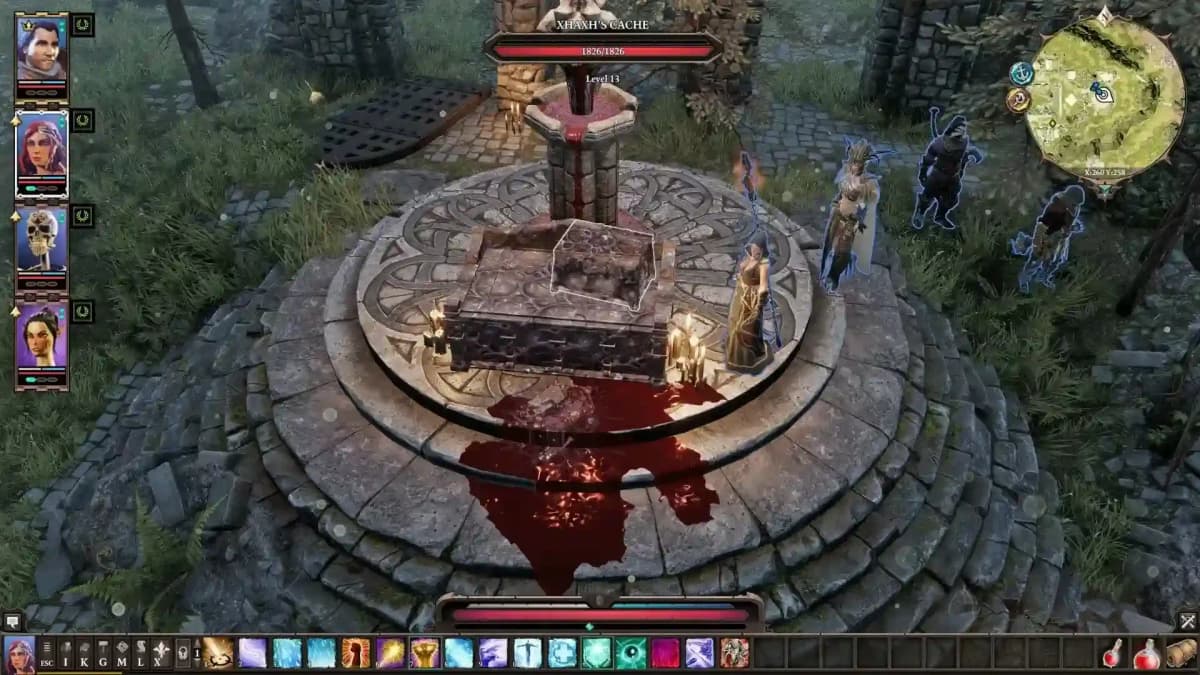Screen dimensions: 1200x675
Task: Select the skeleton party member portrait
Action: point(41,241)
